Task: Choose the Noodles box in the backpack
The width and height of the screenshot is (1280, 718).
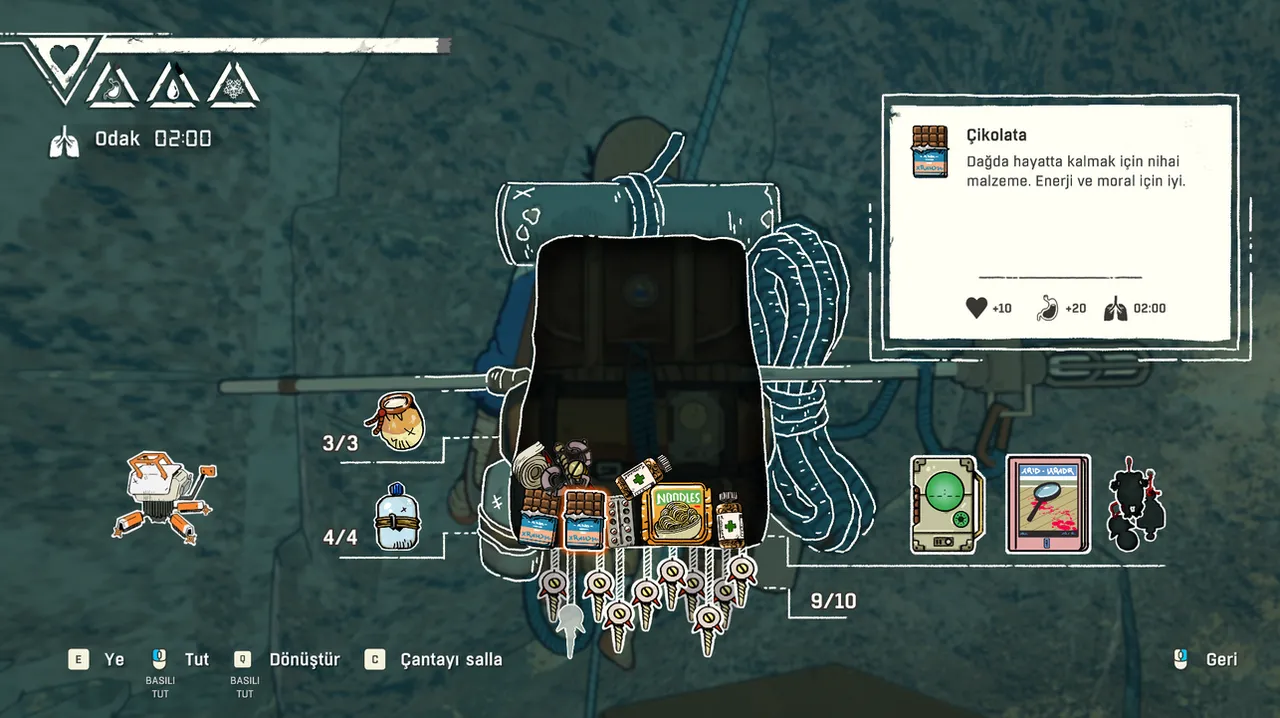Action: 679,515
